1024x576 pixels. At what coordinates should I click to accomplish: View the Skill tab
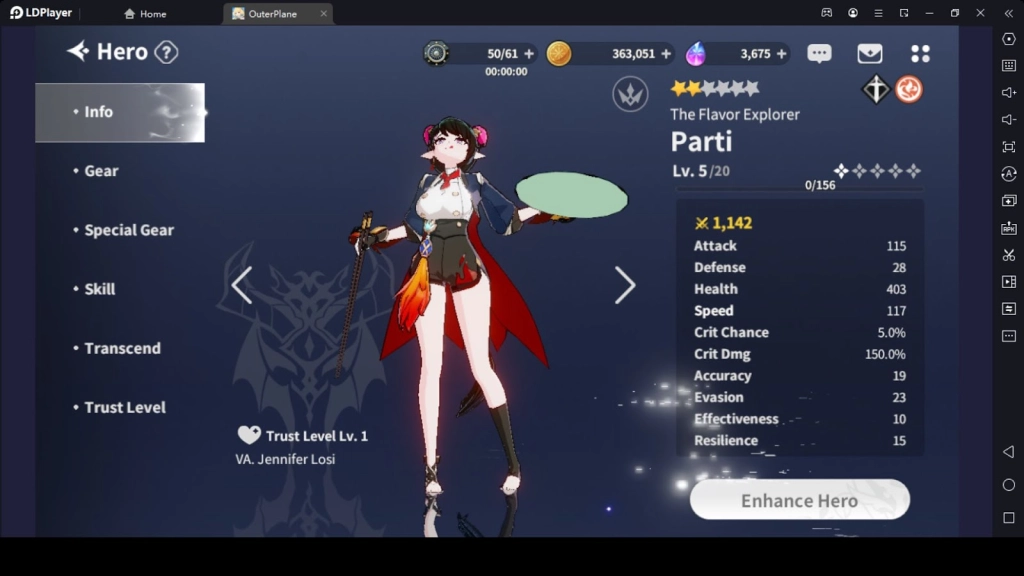[x=99, y=289]
